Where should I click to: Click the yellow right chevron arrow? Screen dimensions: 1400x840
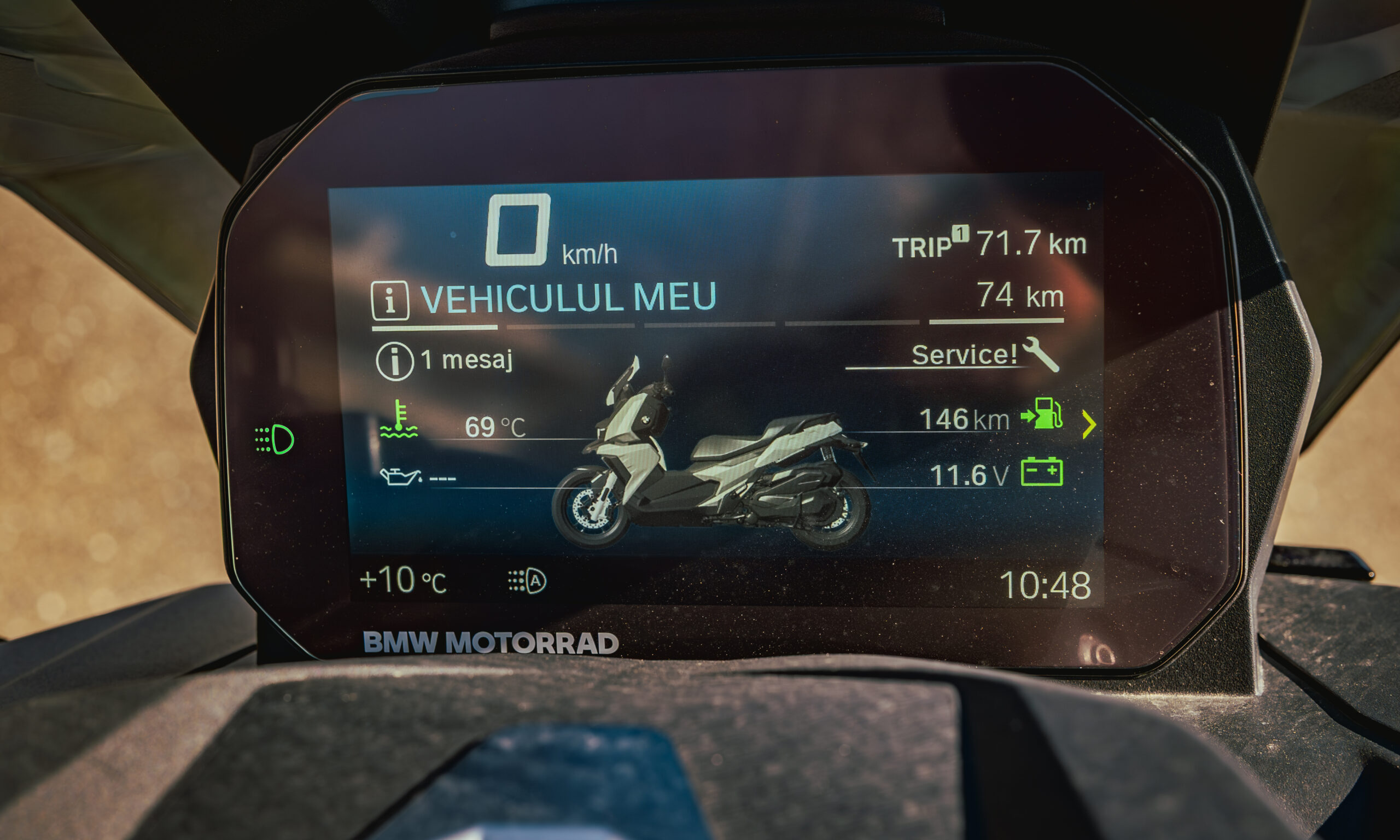[1088, 424]
